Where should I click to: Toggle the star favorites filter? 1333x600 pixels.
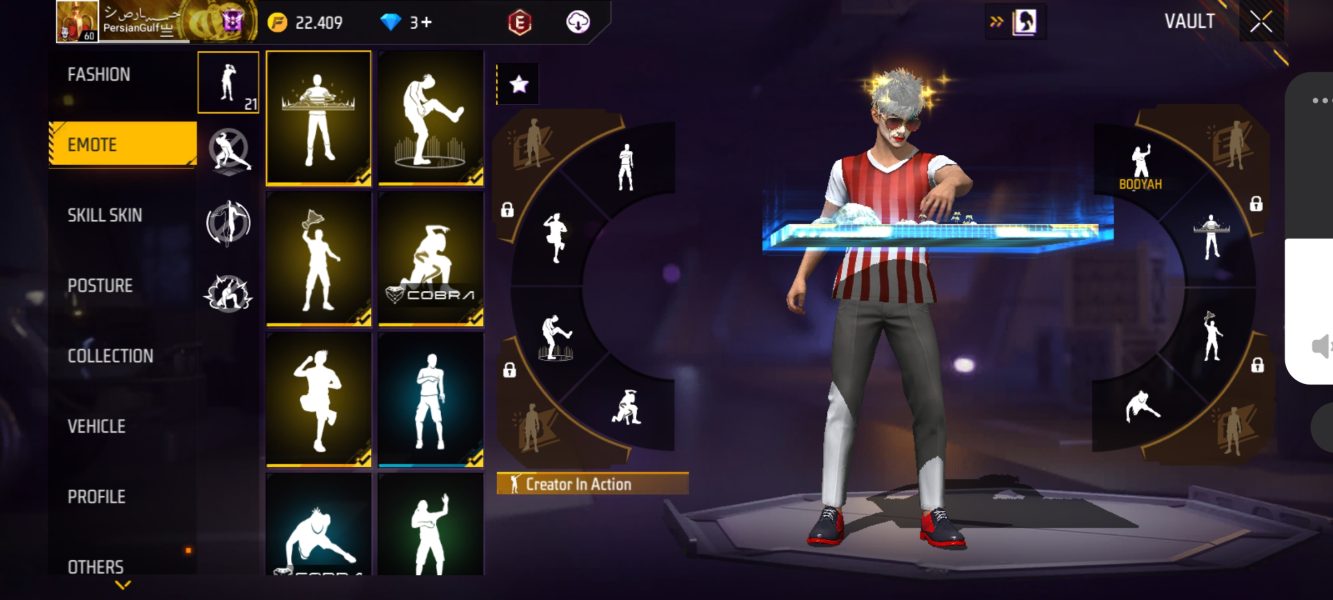click(x=518, y=85)
